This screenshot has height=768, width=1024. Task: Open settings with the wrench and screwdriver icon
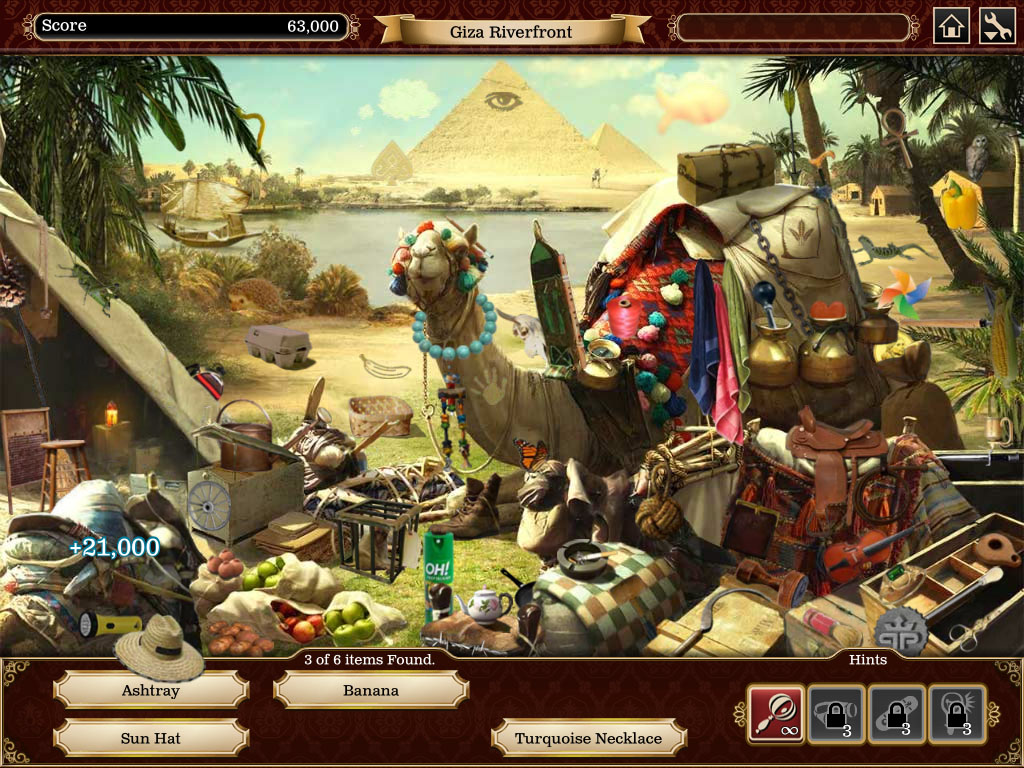tap(996, 26)
